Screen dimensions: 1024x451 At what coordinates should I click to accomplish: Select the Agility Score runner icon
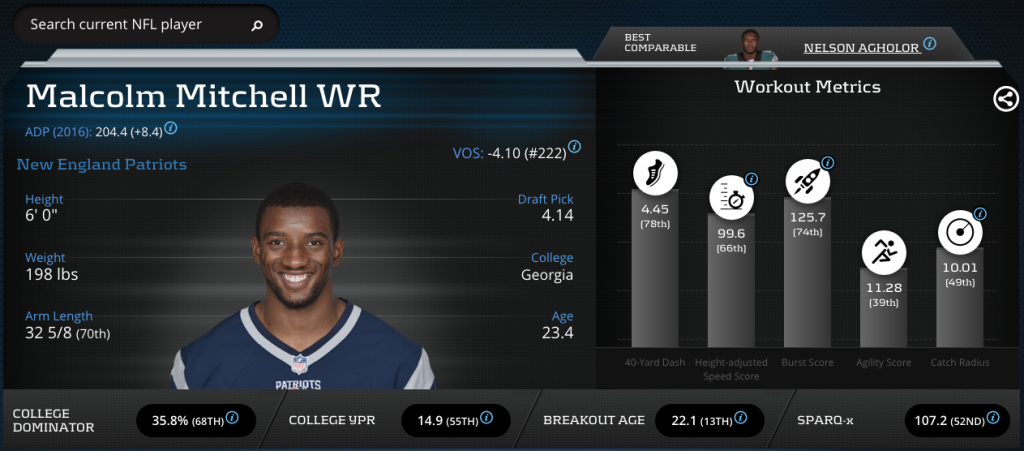coord(884,251)
